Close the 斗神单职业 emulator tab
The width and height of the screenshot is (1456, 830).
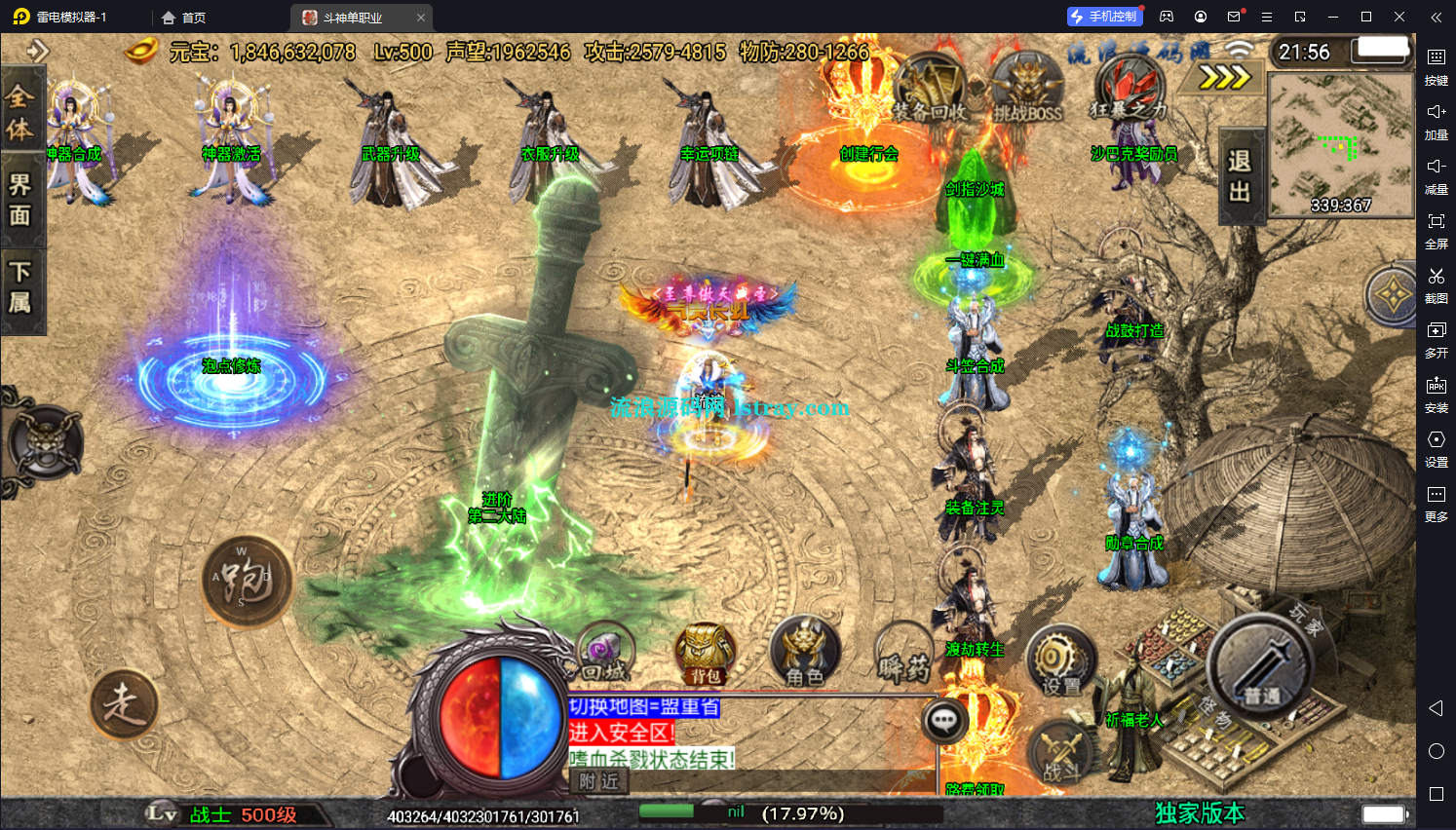[421, 18]
